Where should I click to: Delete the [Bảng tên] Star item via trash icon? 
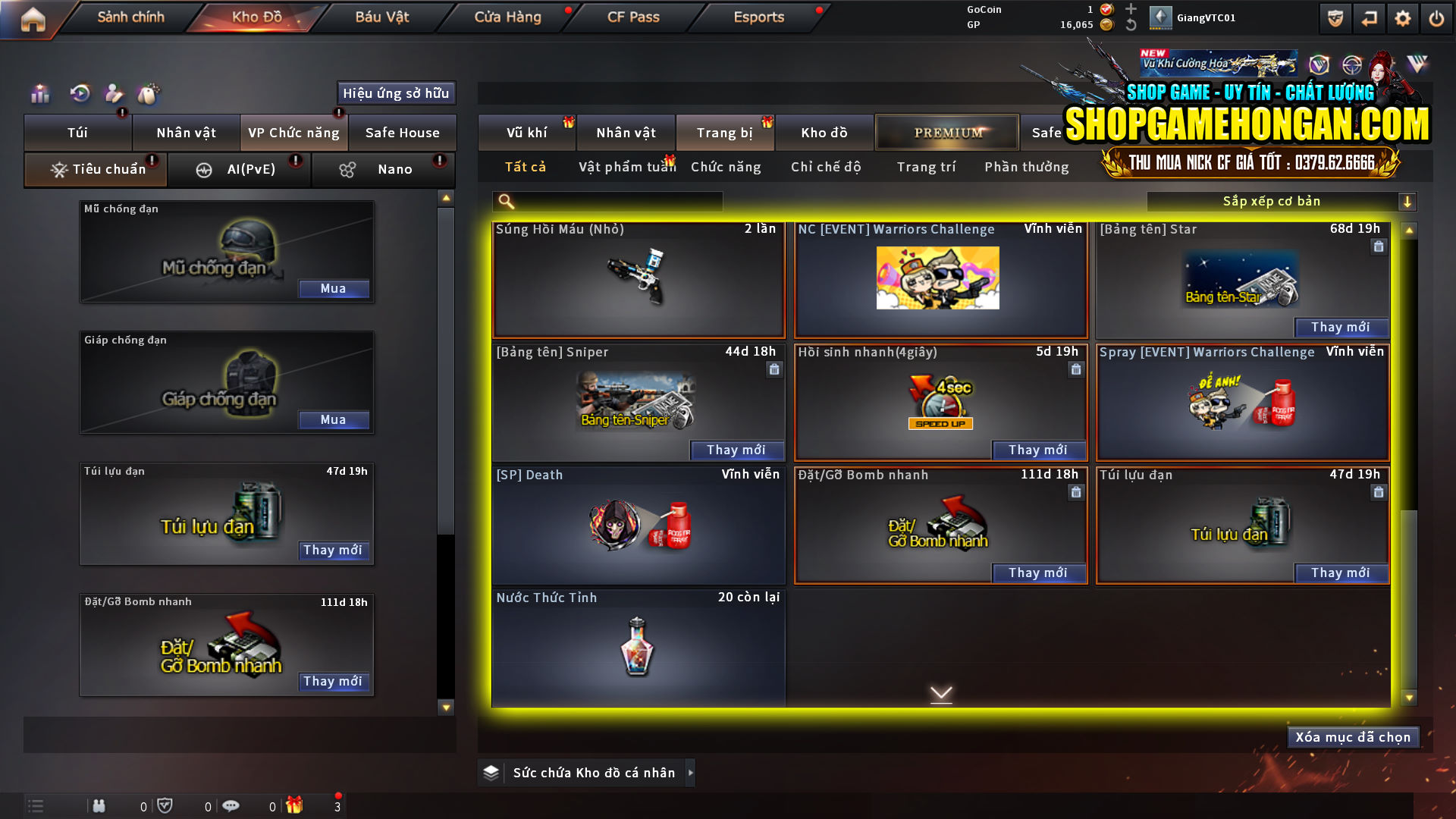(x=1379, y=246)
